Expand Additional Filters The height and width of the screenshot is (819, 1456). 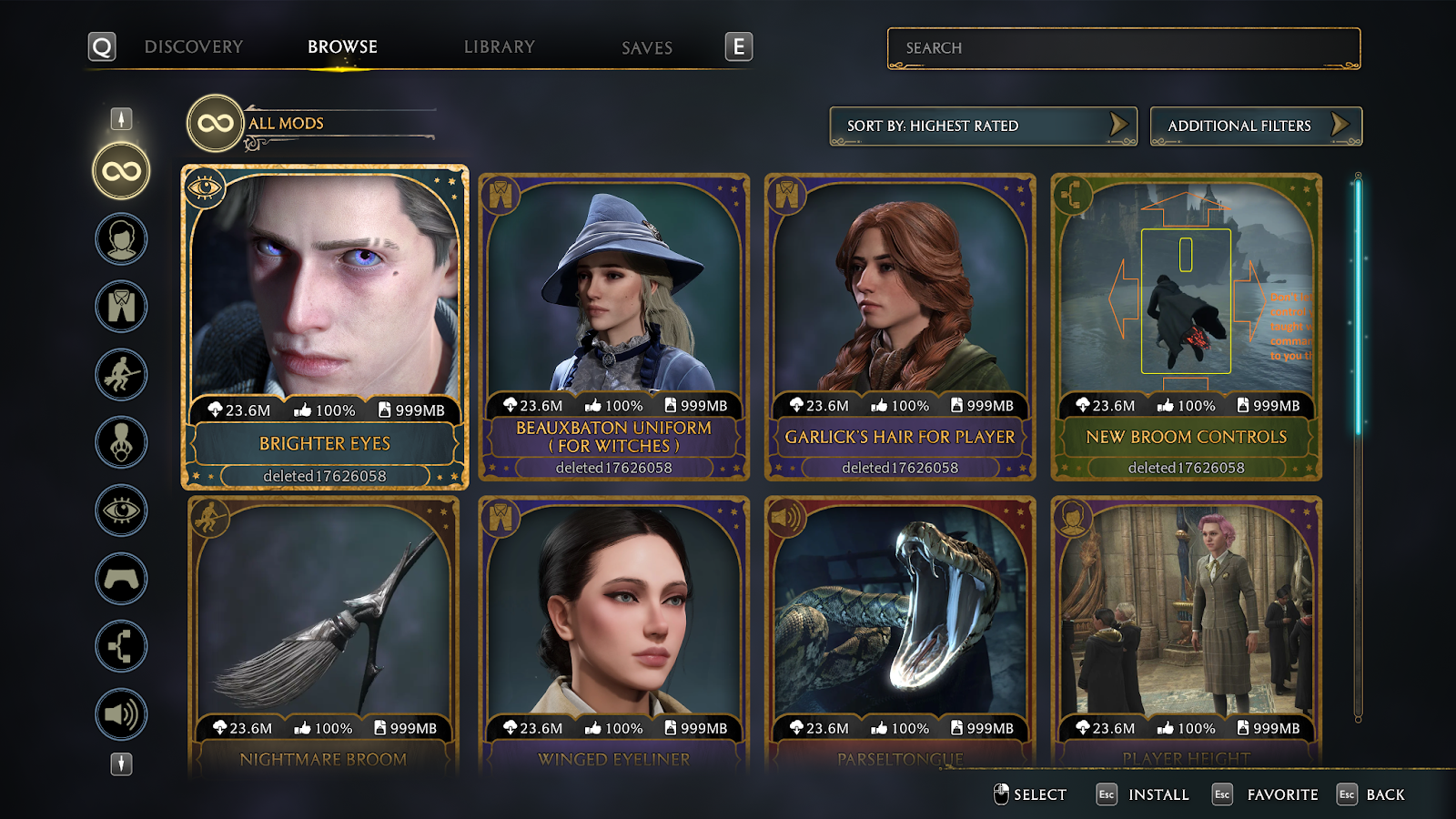1255,126
